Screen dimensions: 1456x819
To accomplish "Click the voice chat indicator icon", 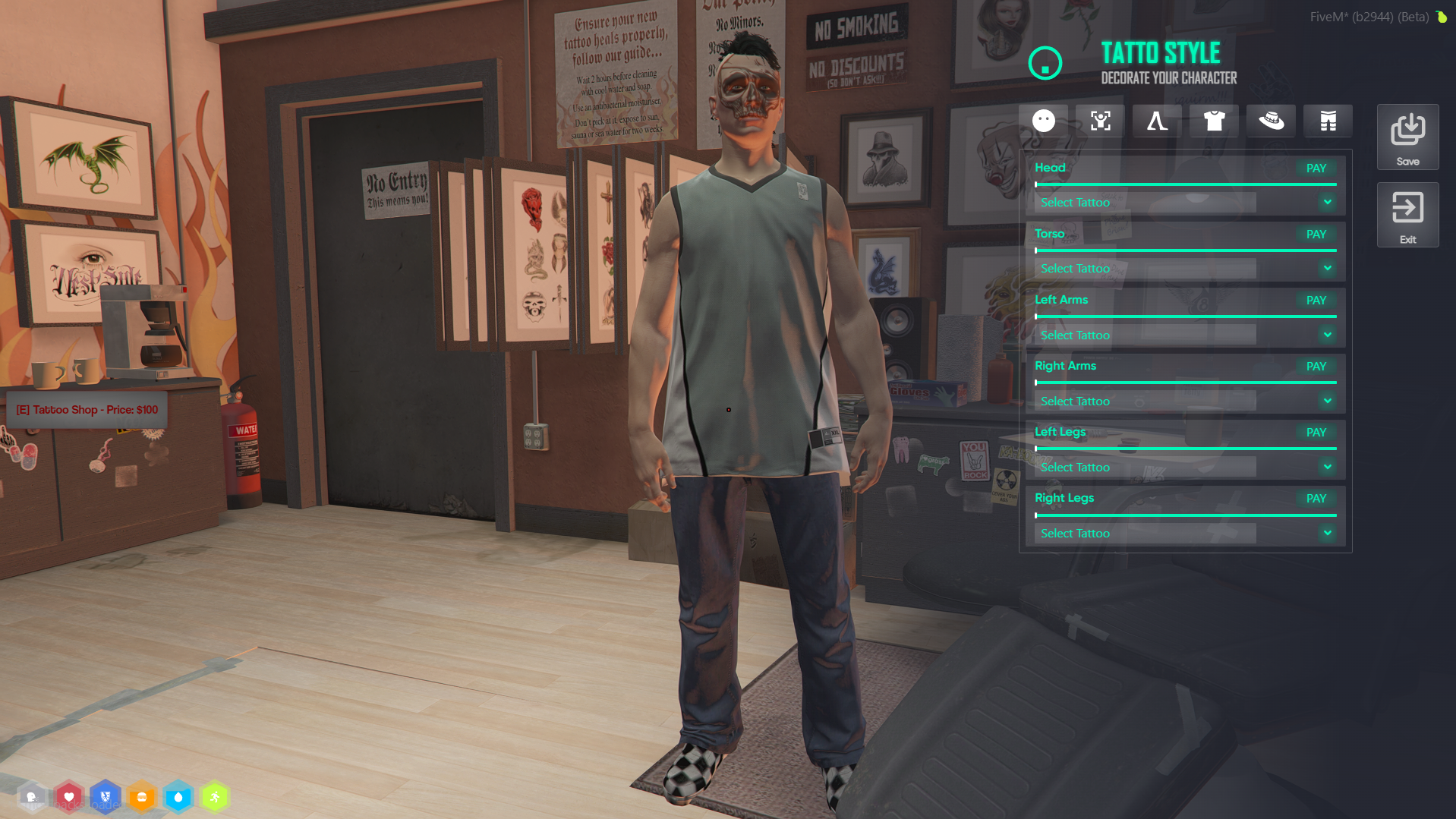I will [32, 797].
